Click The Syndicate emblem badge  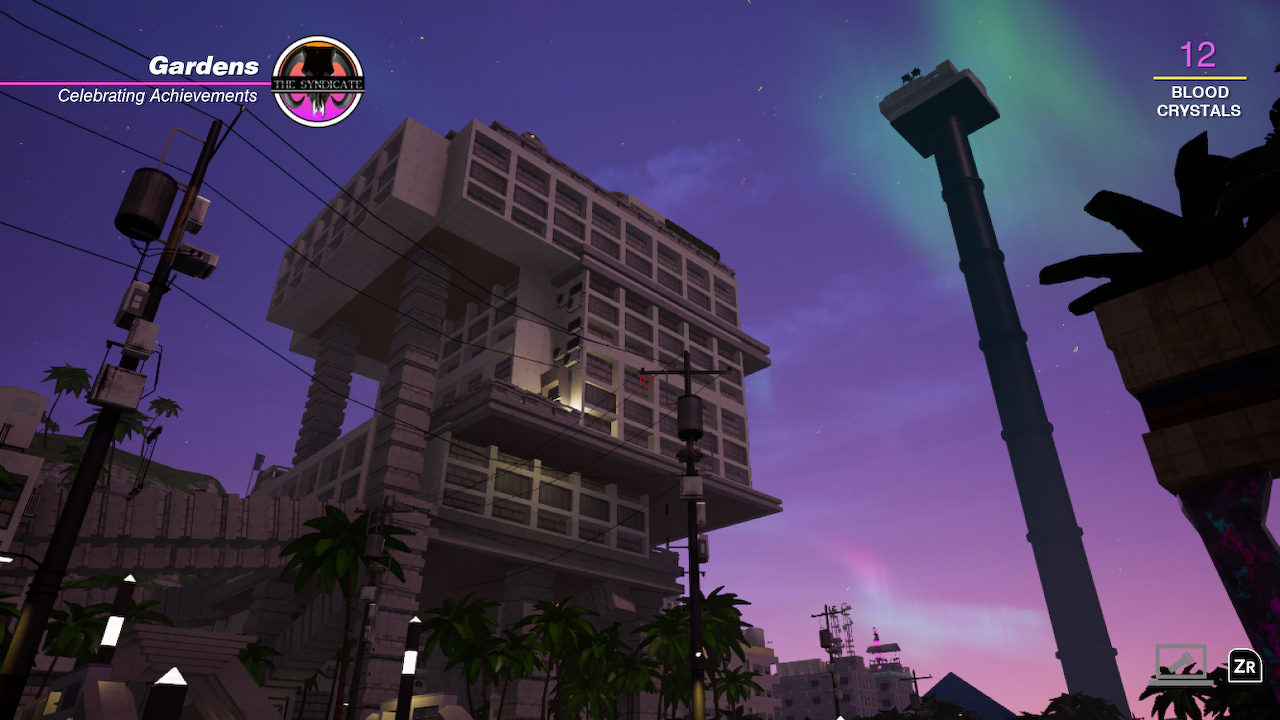pyautogui.click(x=318, y=82)
